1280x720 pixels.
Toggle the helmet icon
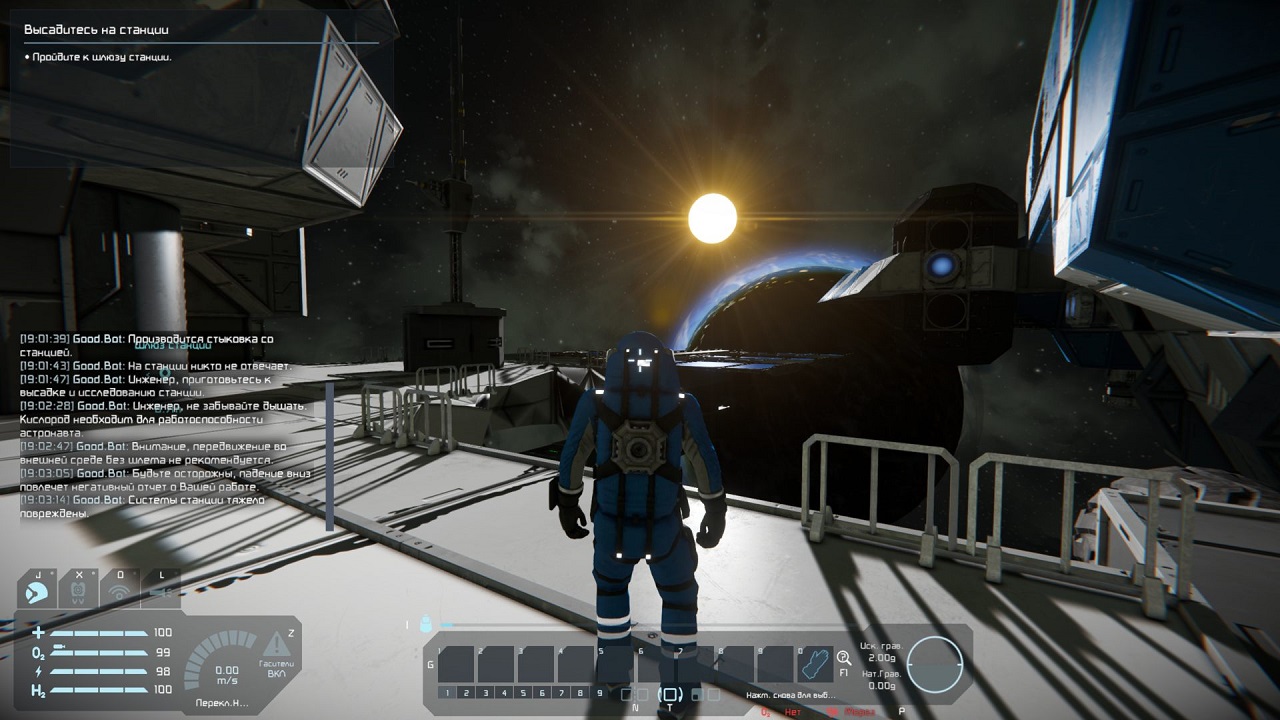pyautogui.click(x=37, y=591)
